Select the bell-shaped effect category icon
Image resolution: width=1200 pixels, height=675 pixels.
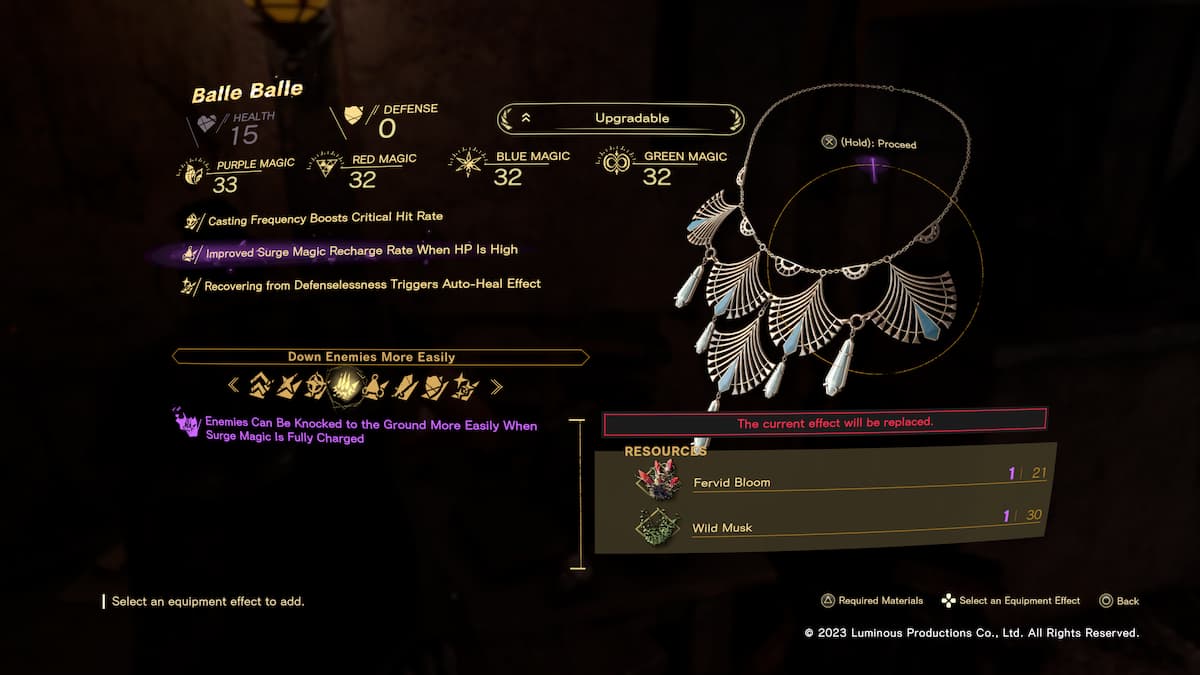pyautogui.click(x=376, y=384)
